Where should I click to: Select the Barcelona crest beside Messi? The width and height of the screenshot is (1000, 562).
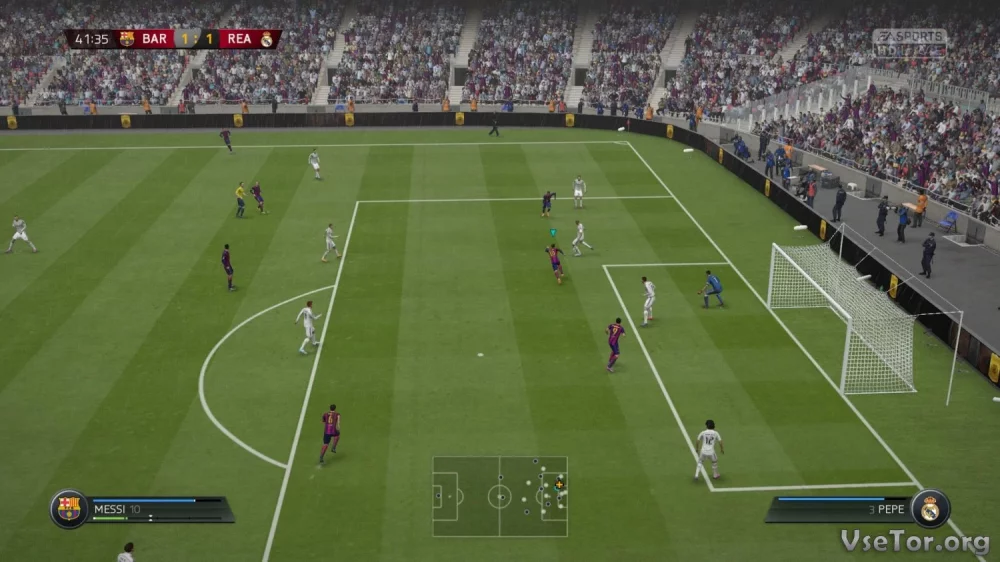(69, 509)
